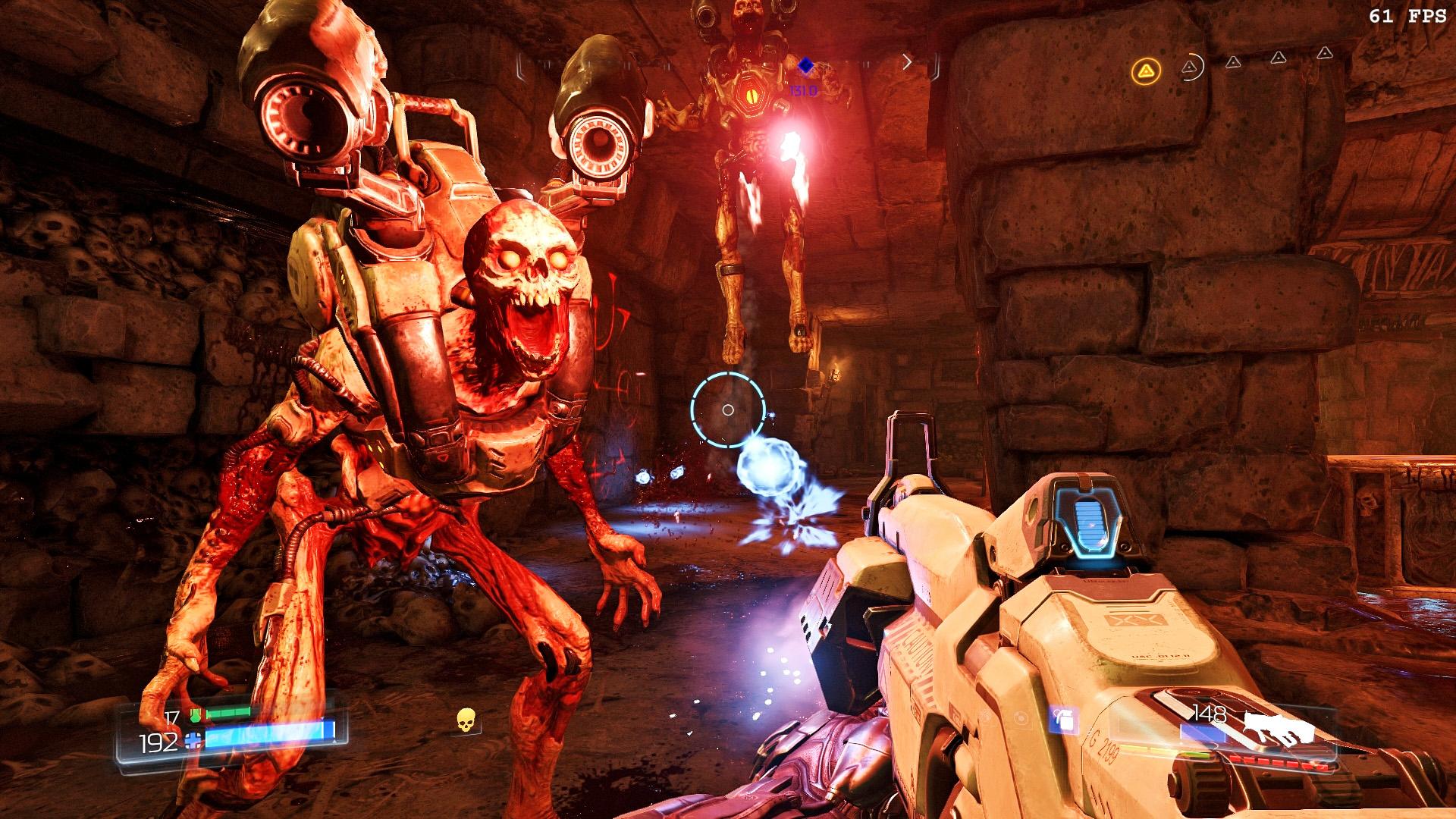Select the triangle icon with partial ring
1456x819 pixels.
point(1191,67)
